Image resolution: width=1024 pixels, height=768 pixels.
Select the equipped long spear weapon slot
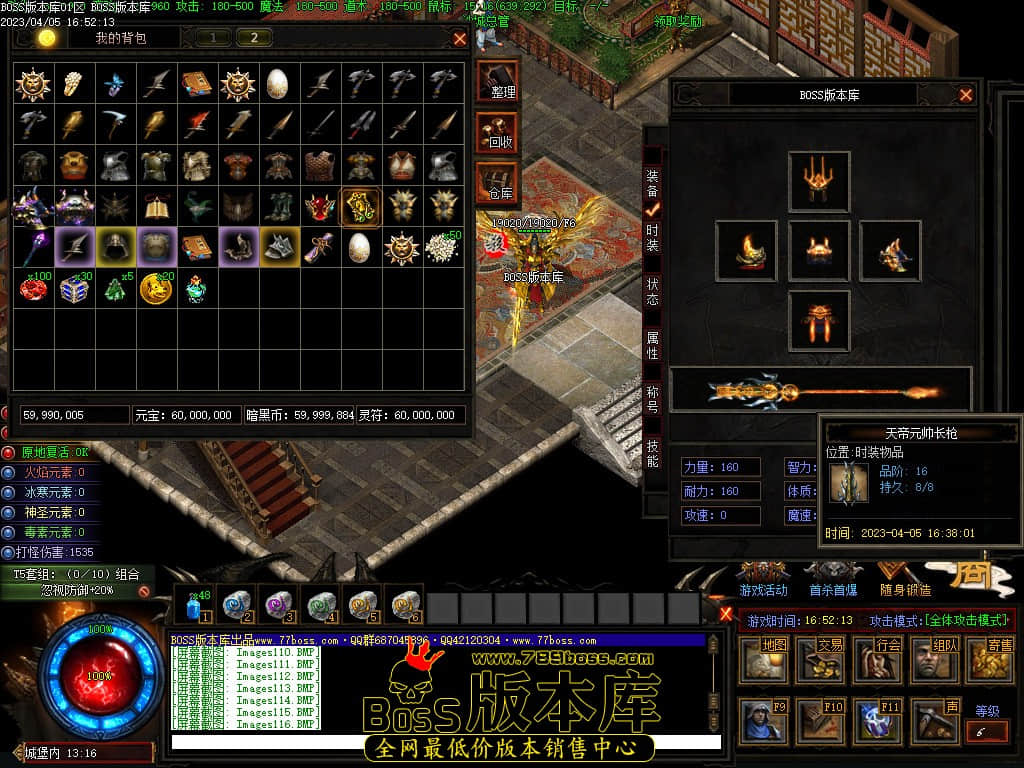pyautogui.click(x=820, y=390)
